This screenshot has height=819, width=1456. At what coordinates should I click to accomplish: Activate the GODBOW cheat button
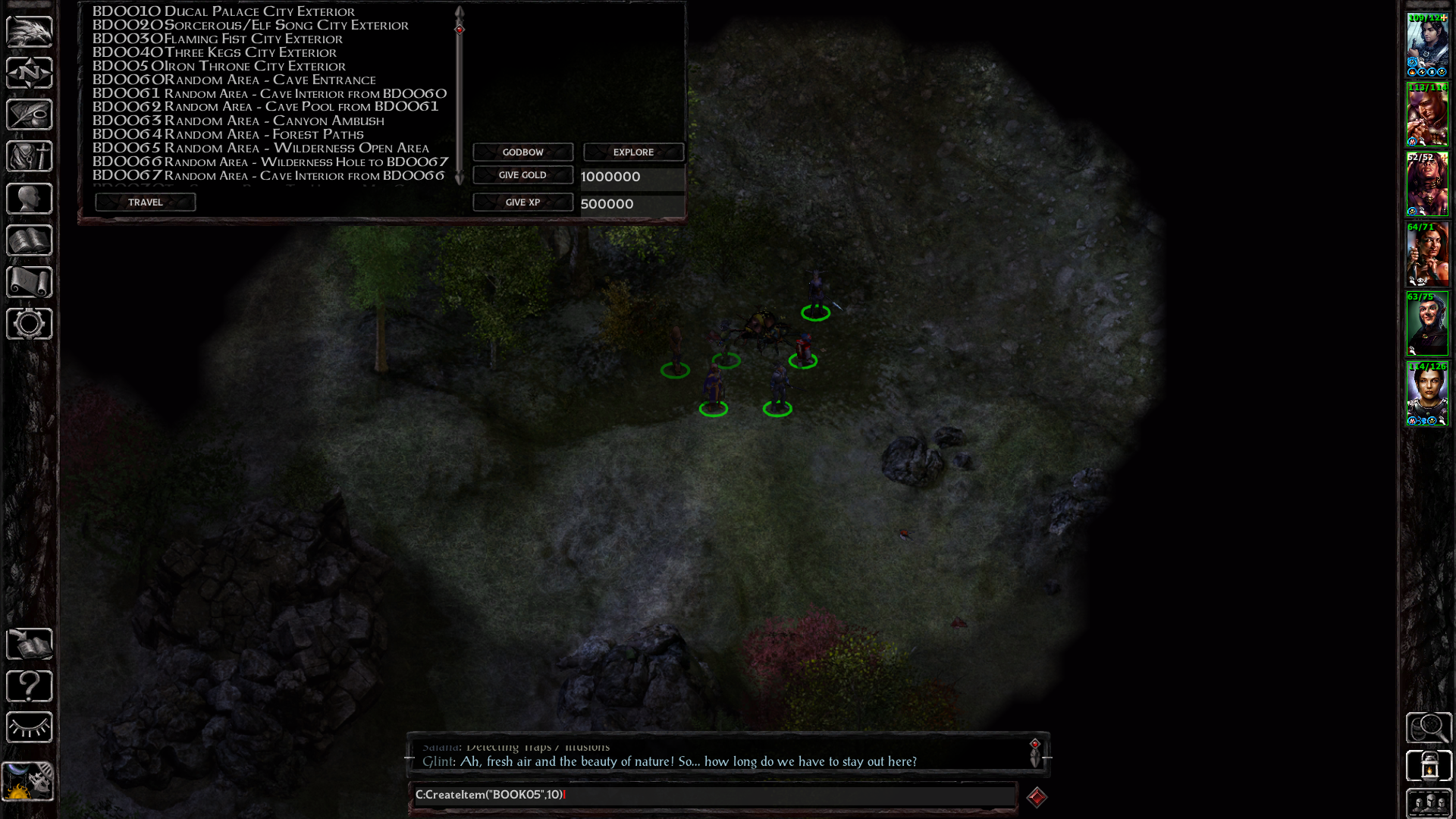(522, 152)
